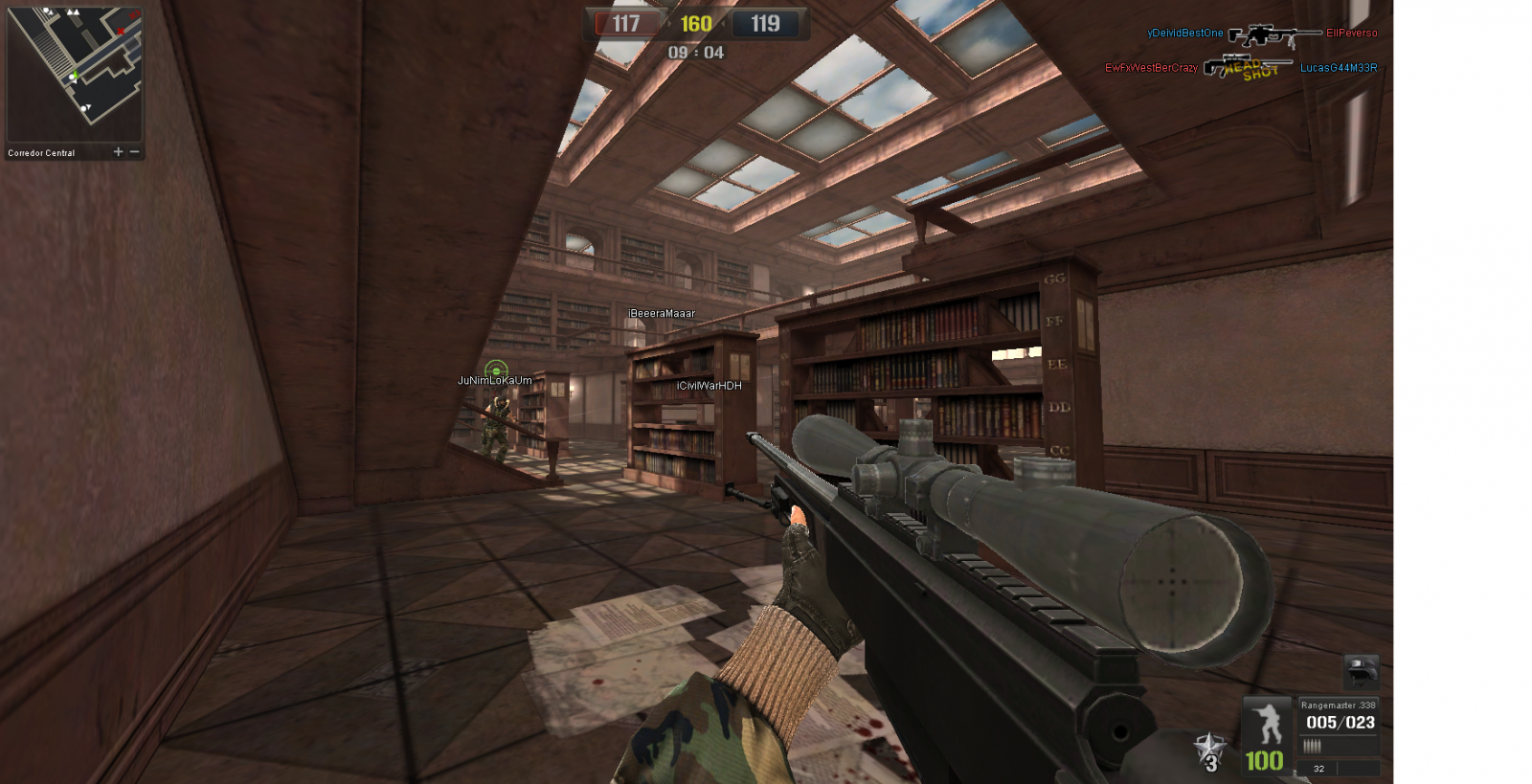The width and height of the screenshot is (1532, 784).
Task: Click the soldier stance icon
Action: click(x=1269, y=723)
